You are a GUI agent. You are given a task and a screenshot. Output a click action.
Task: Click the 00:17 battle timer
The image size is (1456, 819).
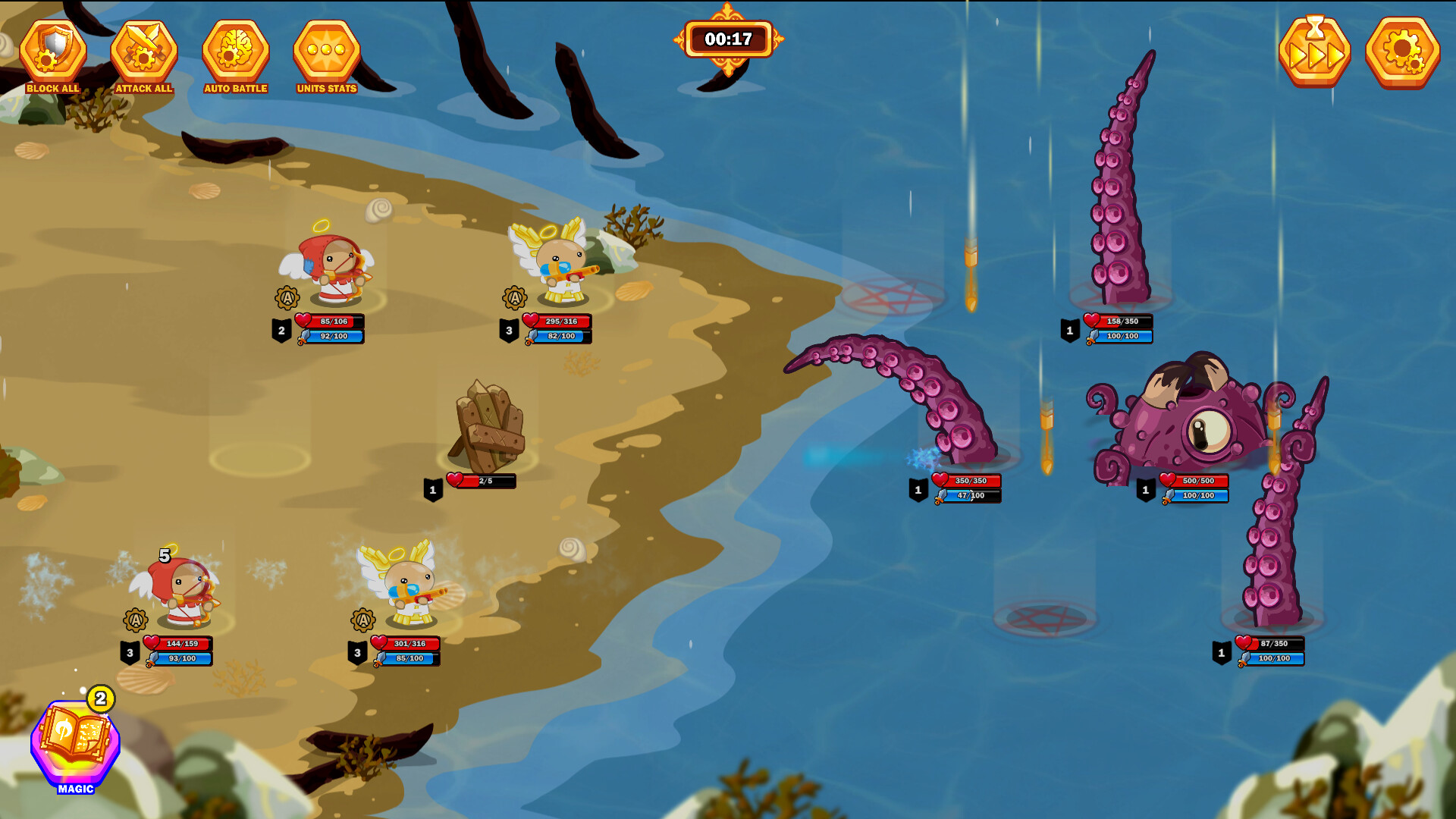click(x=730, y=39)
